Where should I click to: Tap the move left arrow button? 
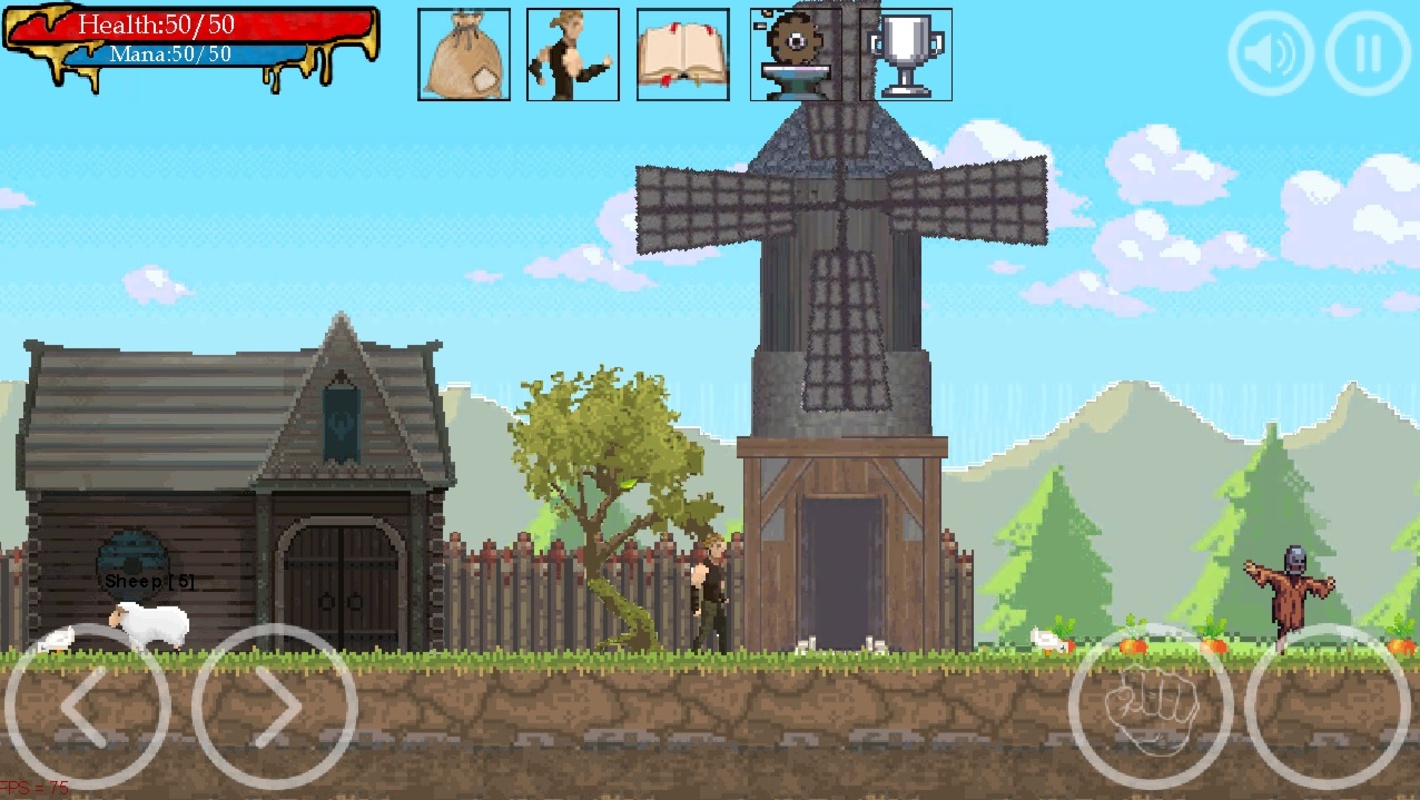(87, 707)
